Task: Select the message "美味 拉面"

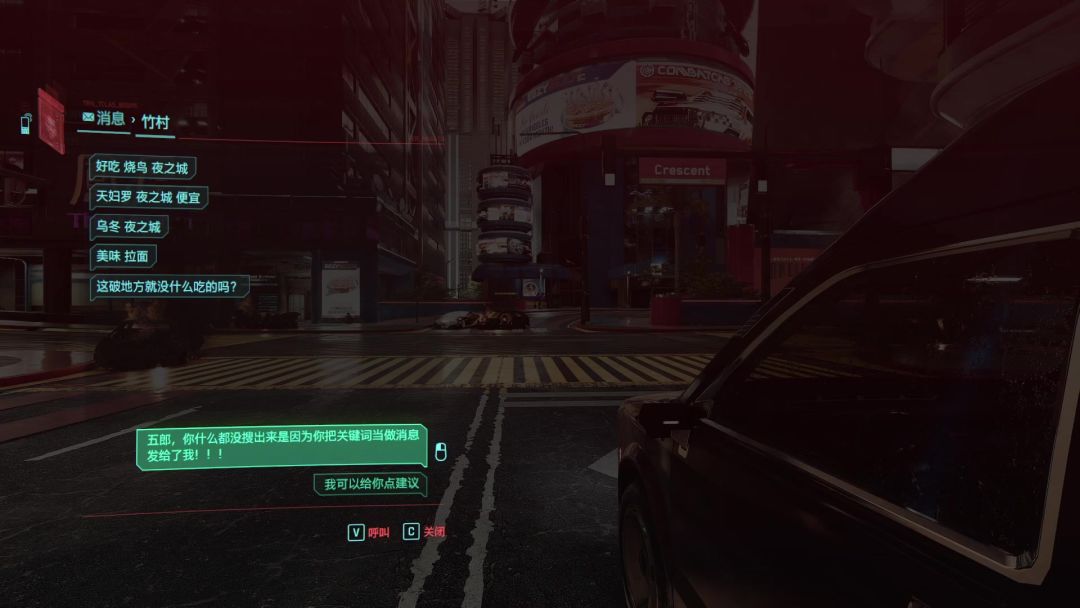Action: click(x=122, y=256)
